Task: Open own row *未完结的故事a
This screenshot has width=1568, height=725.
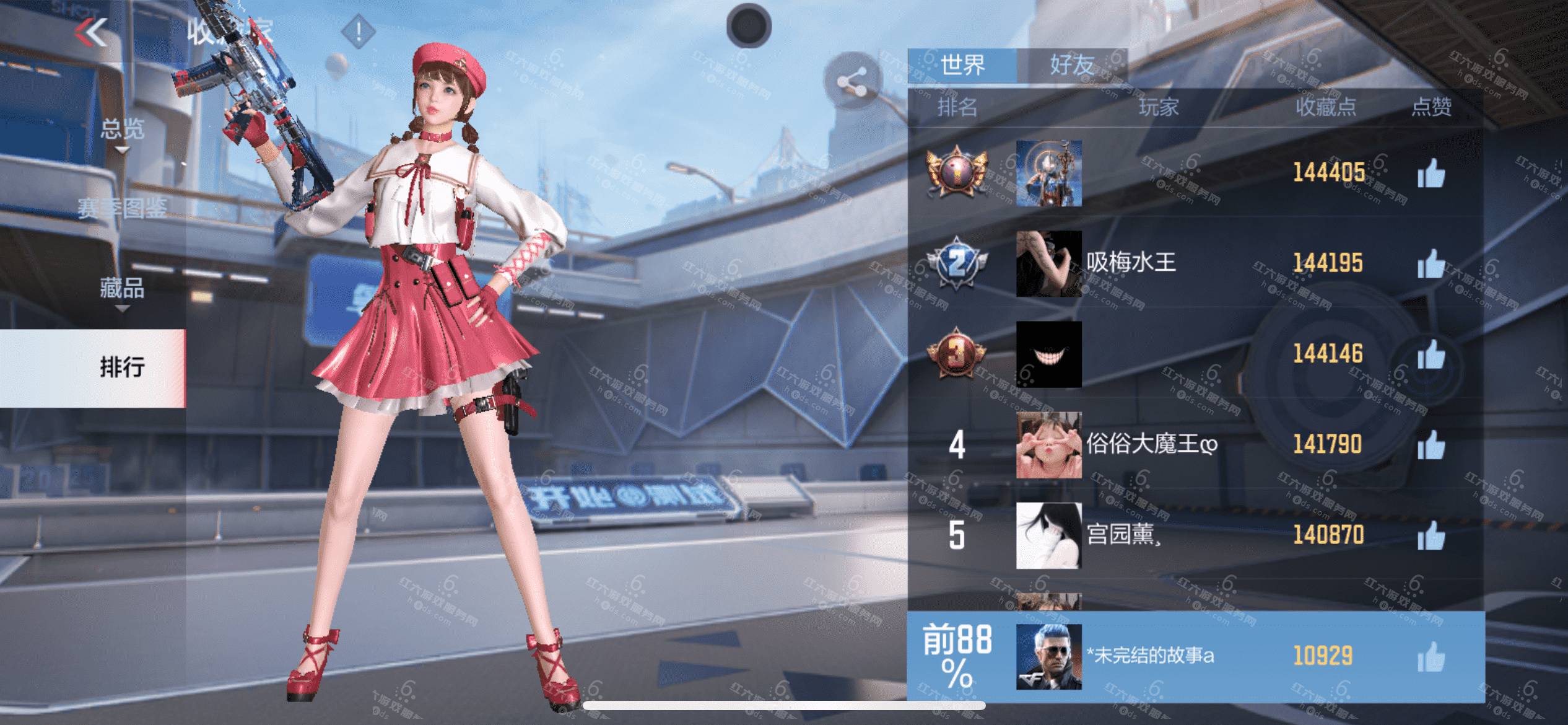Action: [1195, 656]
